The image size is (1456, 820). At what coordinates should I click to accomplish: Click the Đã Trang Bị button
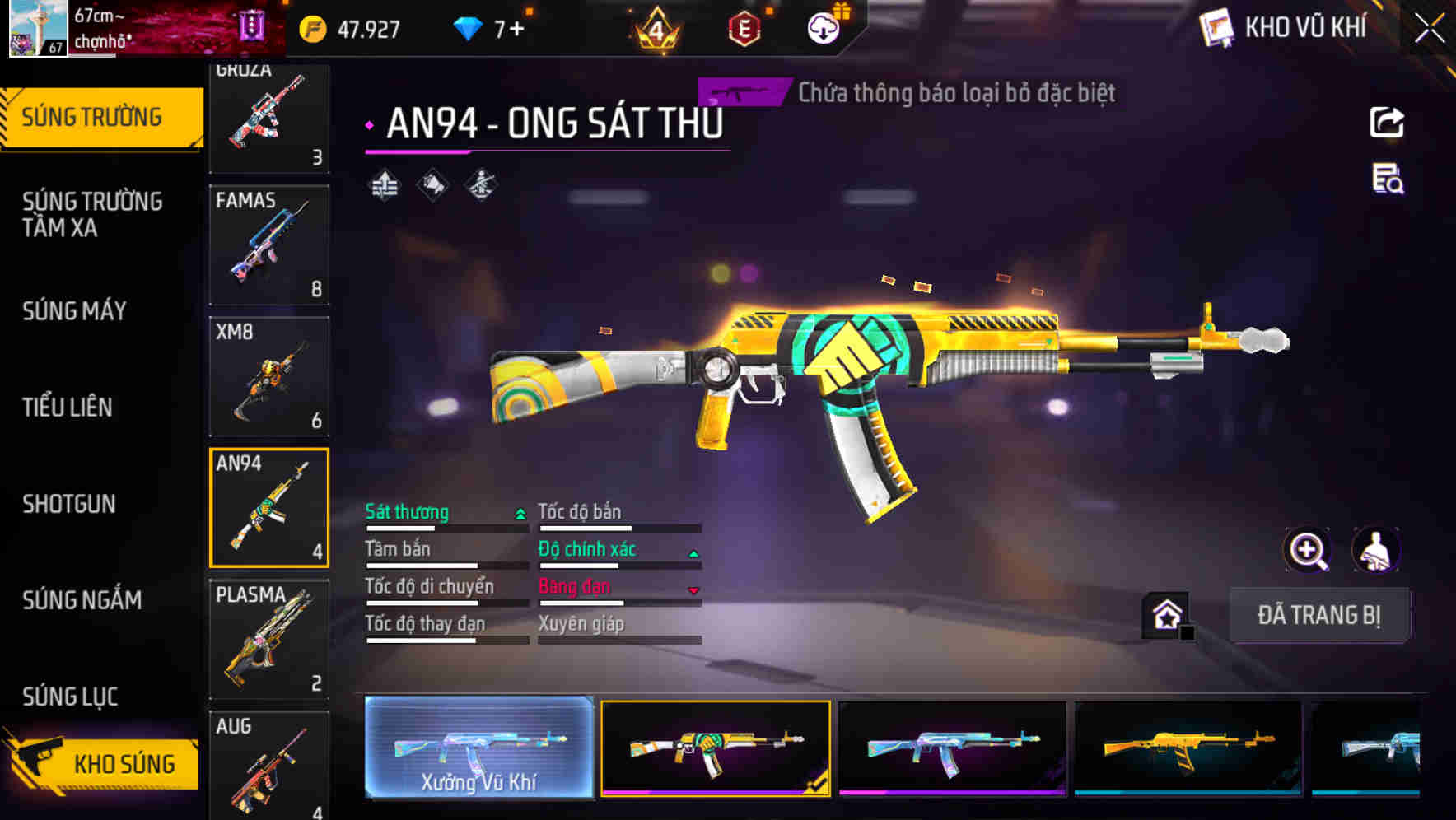click(x=1318, y=615)
